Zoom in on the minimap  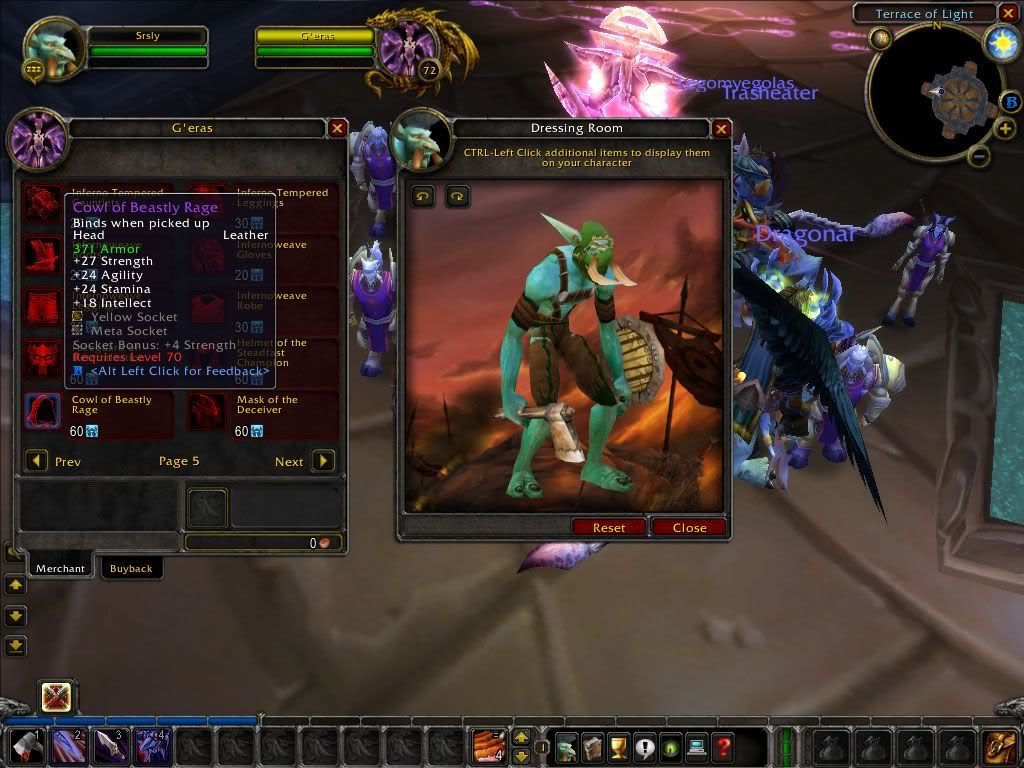[1005, 129]
